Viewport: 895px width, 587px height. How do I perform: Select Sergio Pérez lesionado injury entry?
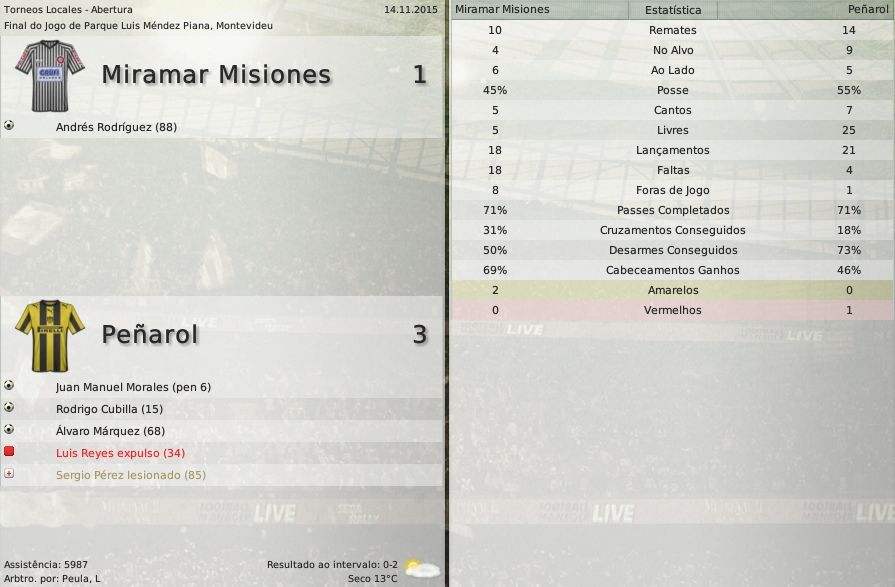coord(130,475)
